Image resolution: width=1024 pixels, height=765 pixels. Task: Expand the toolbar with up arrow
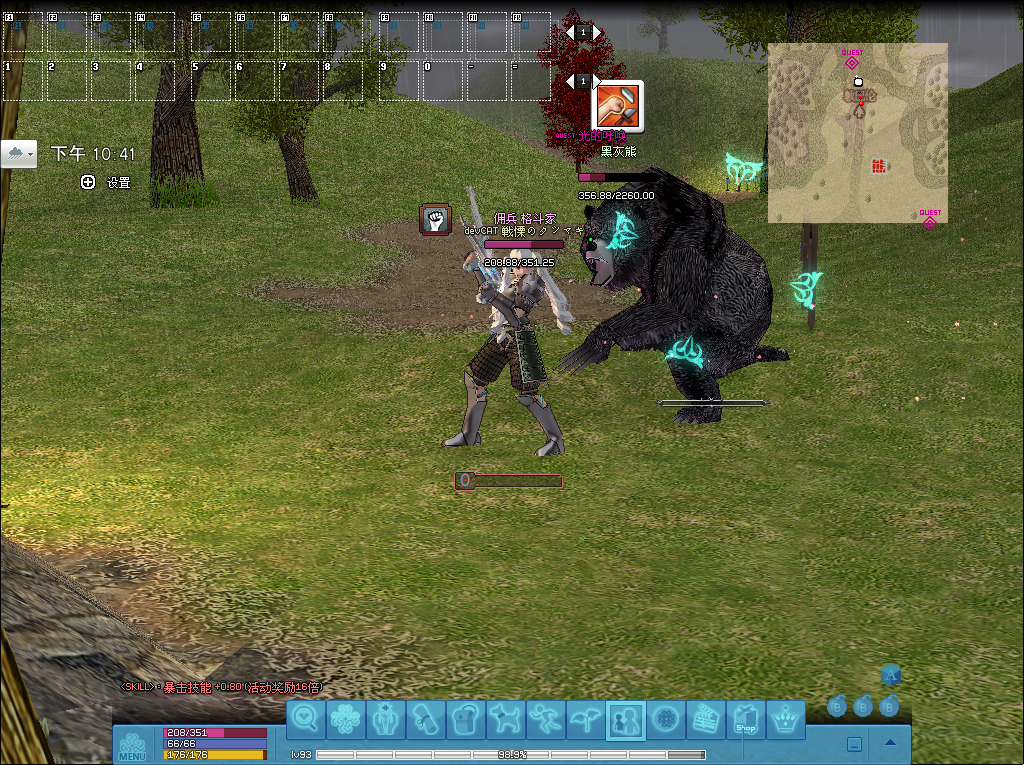click(x=890, y=743)
